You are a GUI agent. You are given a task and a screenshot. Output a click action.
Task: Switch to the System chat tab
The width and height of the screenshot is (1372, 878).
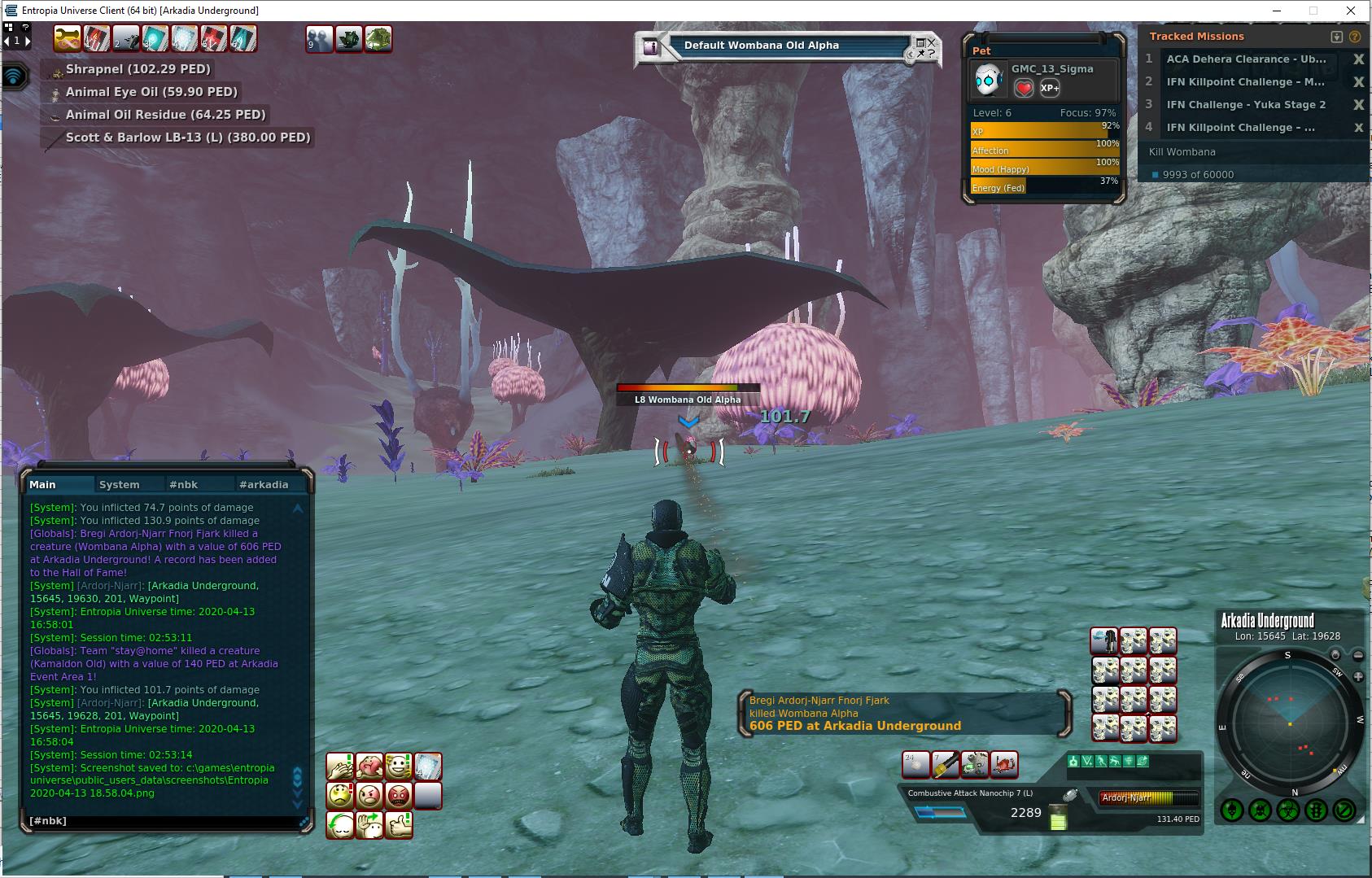[120, 484]
